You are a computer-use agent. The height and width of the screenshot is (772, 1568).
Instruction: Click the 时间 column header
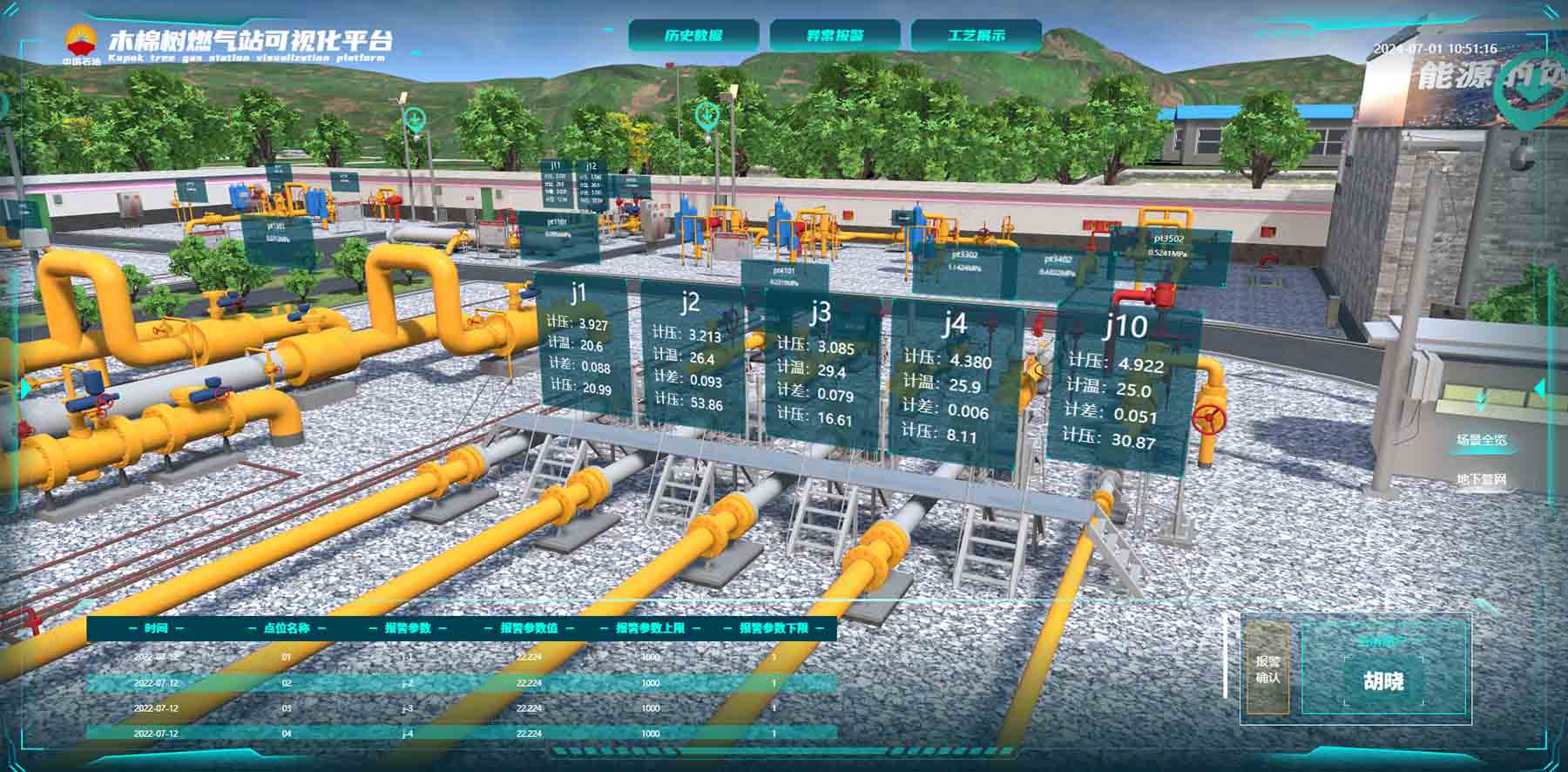click(x=157, y=628)
